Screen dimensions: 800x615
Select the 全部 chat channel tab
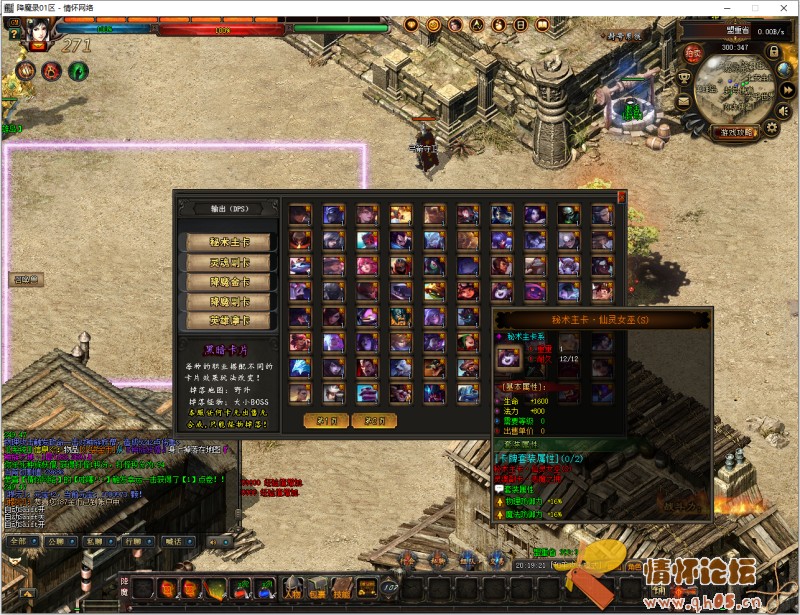coord(19,541)
